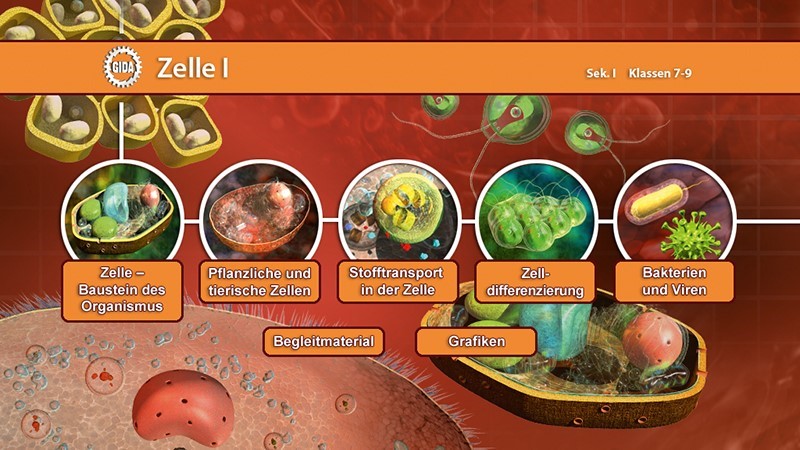Choose 'Stofftransport in der Zelle' chapter
The width and height of the screenshot is (800, 450).
pyautogui.click(x=397, y=281)
